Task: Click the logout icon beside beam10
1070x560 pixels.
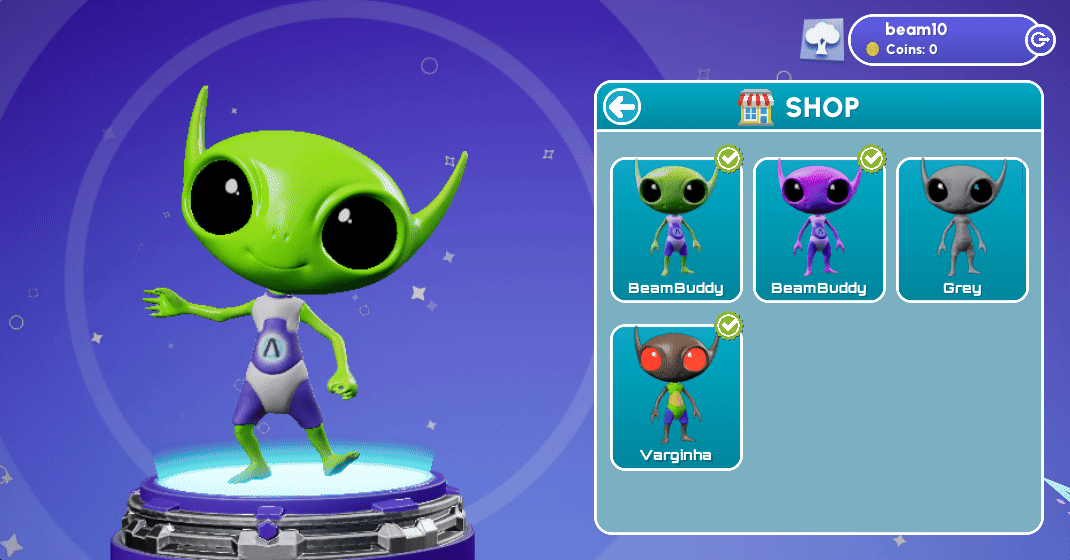Action: click(x=1040, y=40)
